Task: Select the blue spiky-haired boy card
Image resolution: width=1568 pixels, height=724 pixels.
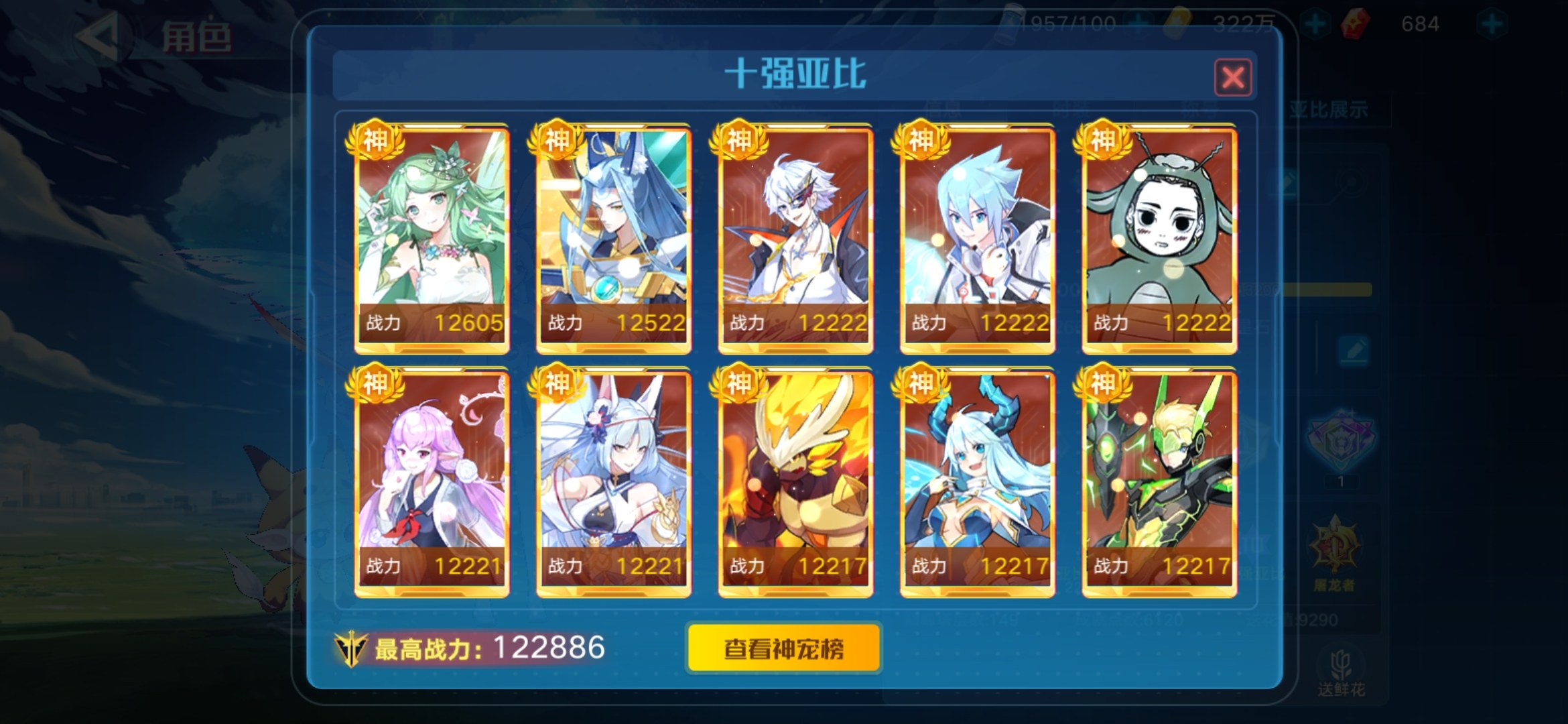Action: point(978,238)
